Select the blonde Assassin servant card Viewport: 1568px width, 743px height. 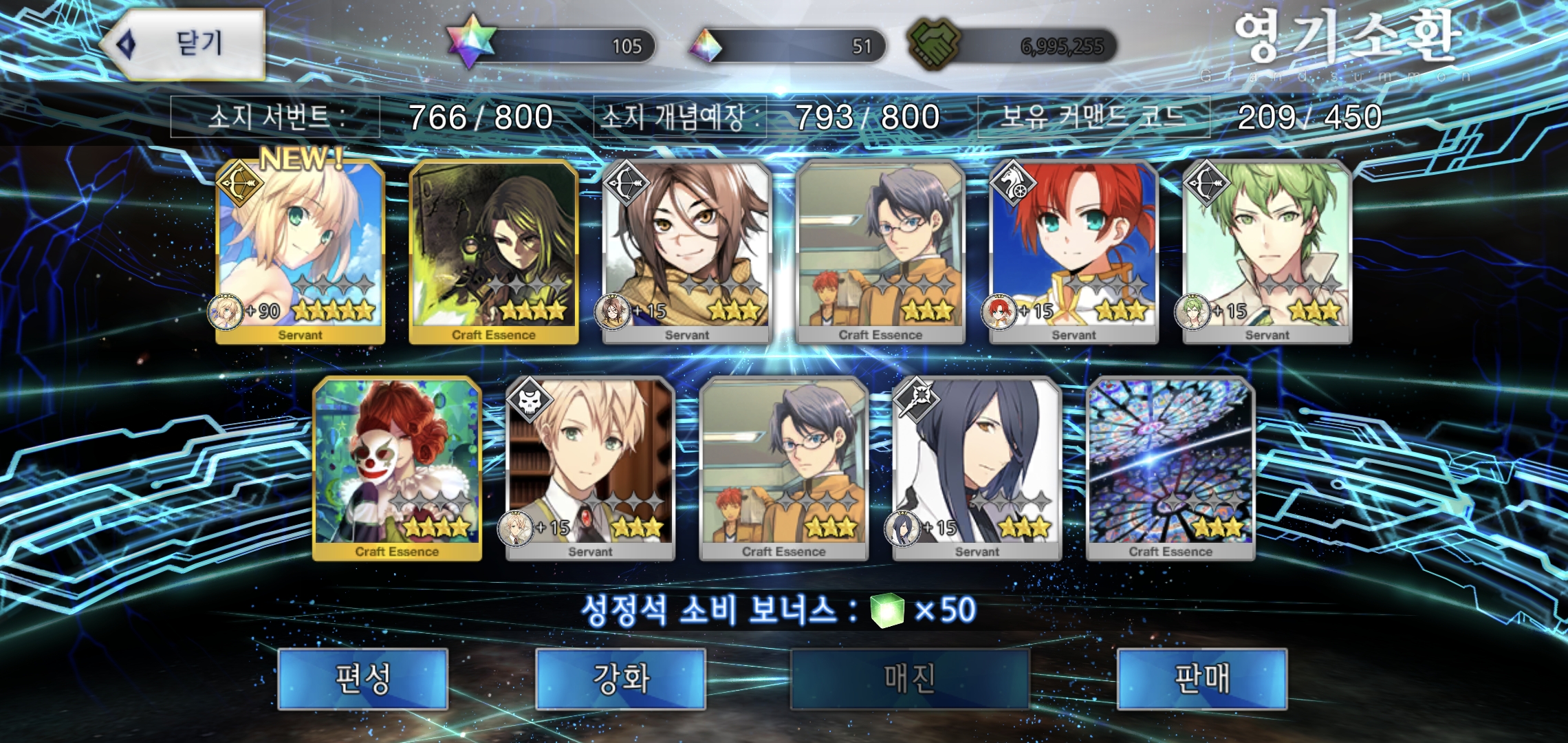pos(590,469)
